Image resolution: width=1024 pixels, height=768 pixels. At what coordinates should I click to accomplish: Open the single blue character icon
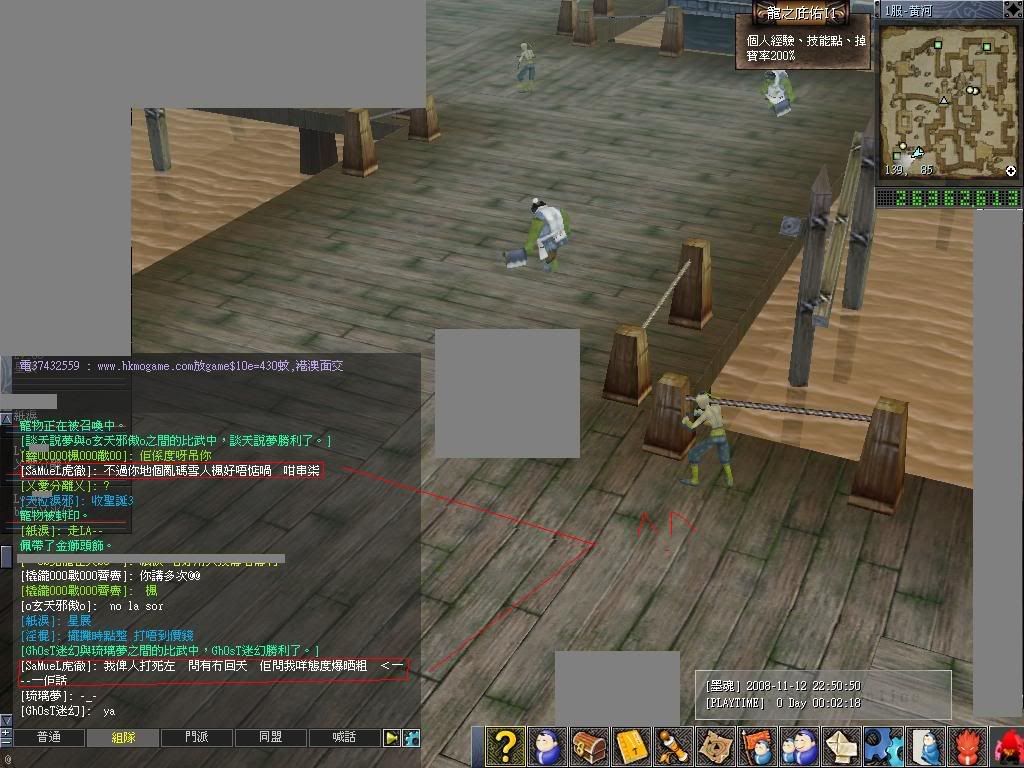coord(547,746)
